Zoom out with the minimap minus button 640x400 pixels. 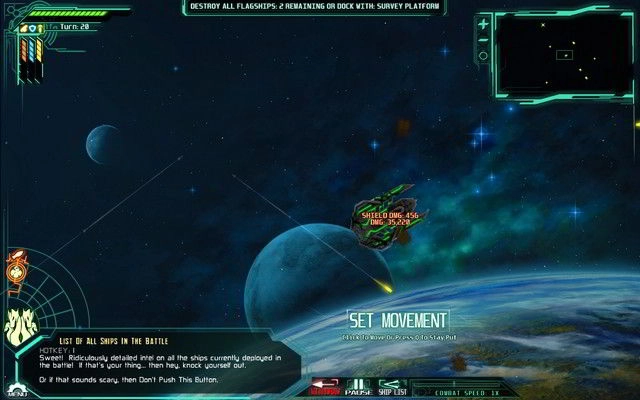484,39
